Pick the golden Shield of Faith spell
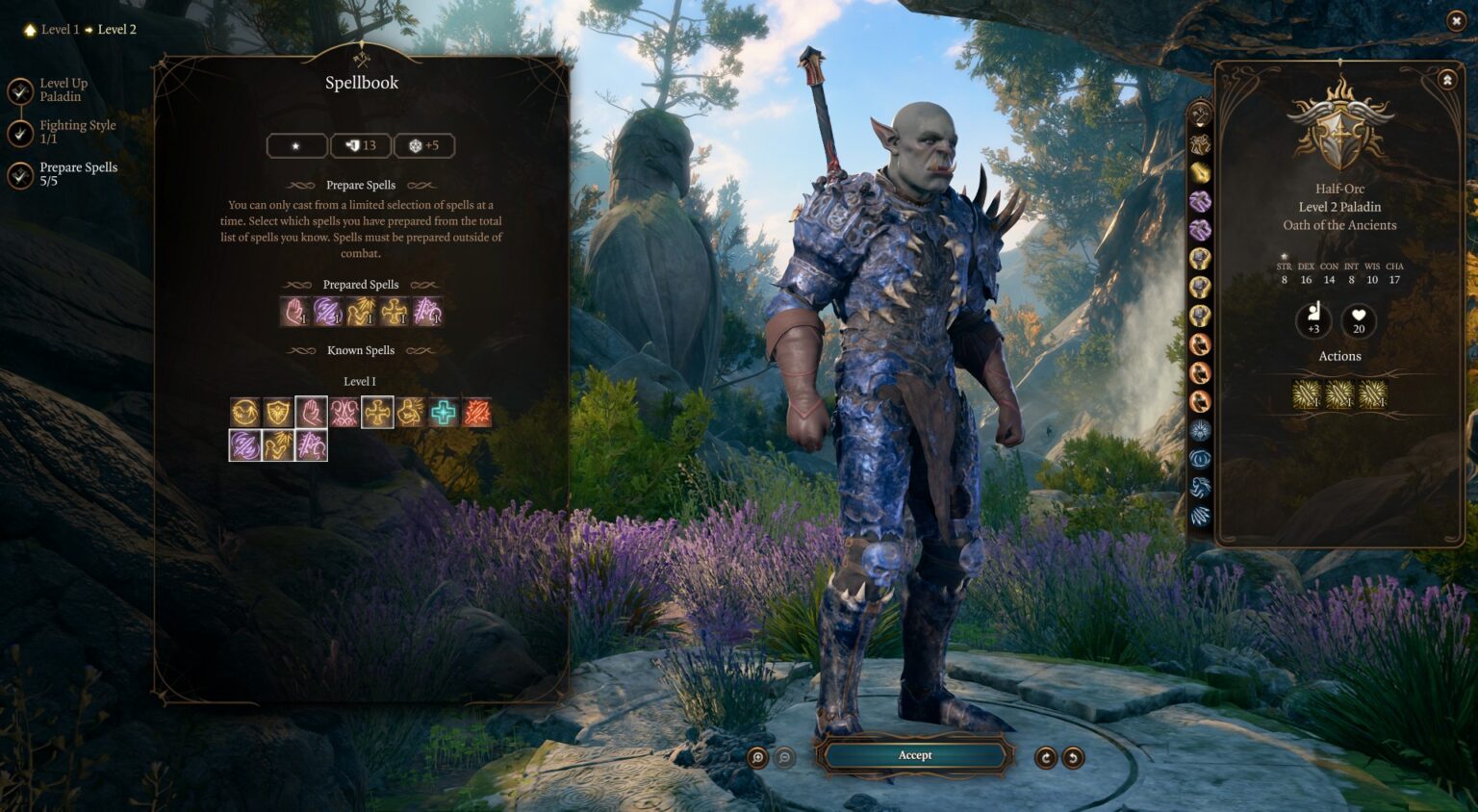1478x812 pixels. pyautogui.click(x=278, y=413)
